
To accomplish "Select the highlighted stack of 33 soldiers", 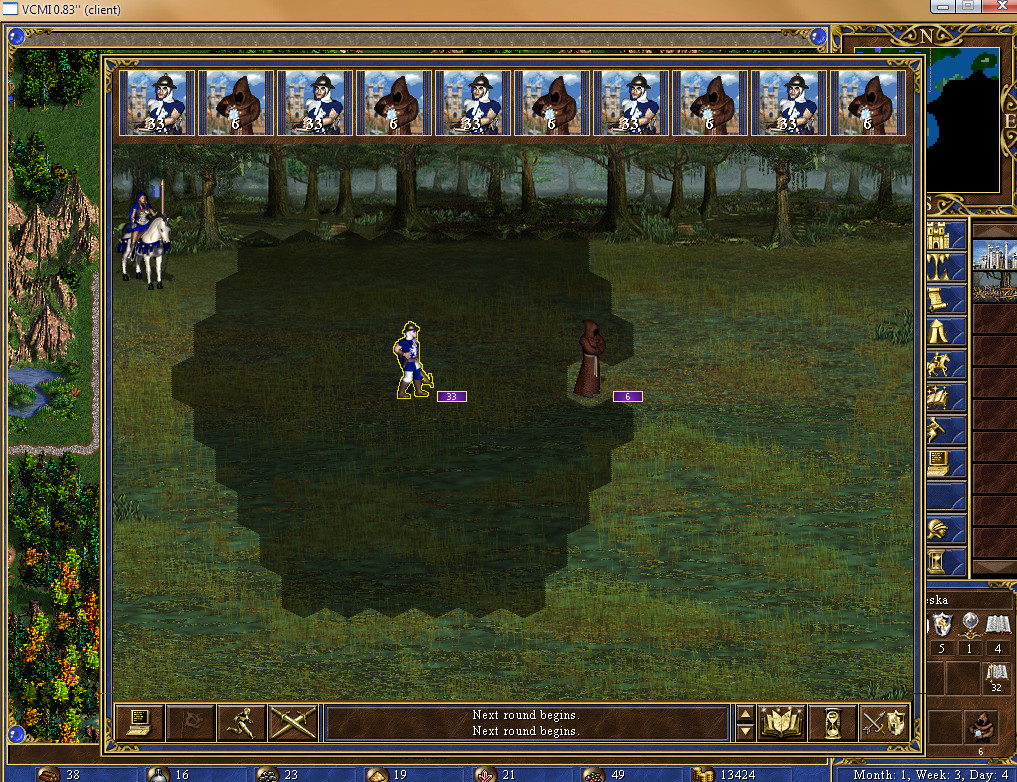I will [x=412, y=361].
